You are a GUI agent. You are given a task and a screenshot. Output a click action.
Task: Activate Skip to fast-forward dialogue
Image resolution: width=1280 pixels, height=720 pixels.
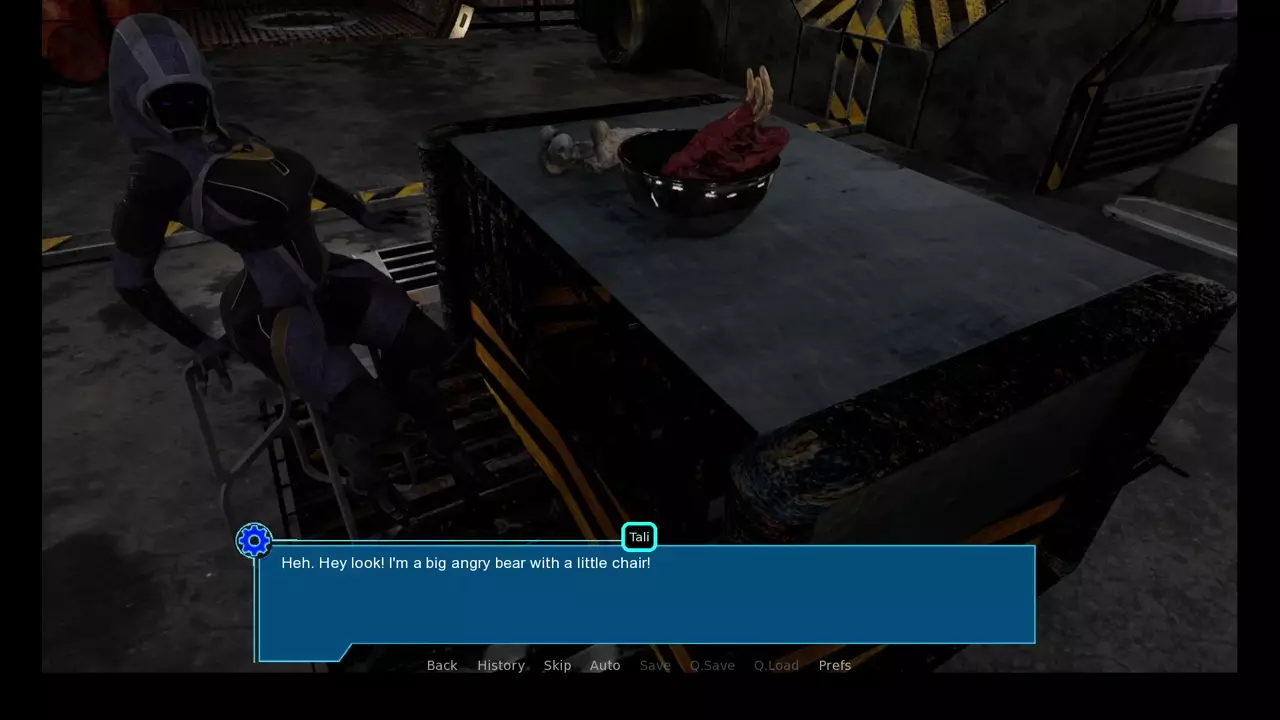coord(557,666)
